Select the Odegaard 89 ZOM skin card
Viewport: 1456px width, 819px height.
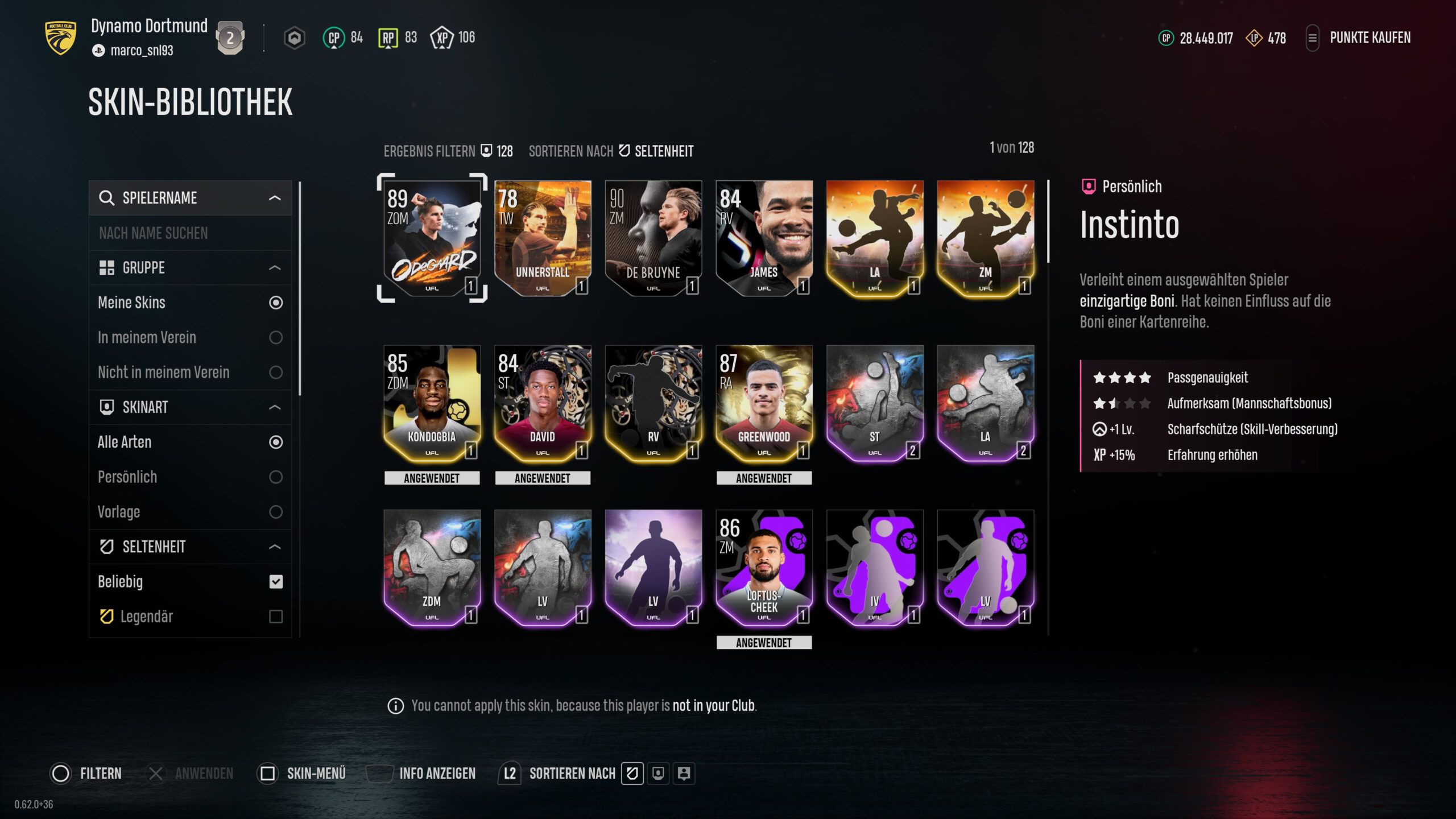click(432, 238)
